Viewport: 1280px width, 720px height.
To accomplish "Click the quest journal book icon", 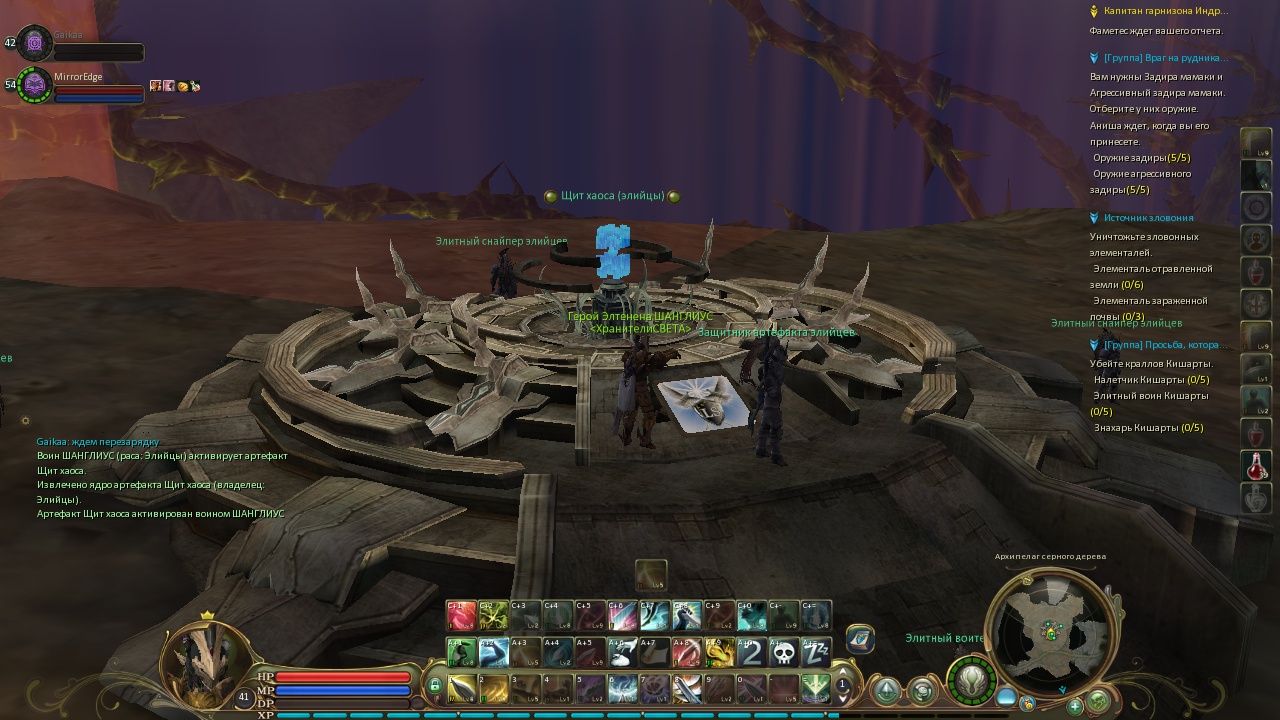I will 860,639.
